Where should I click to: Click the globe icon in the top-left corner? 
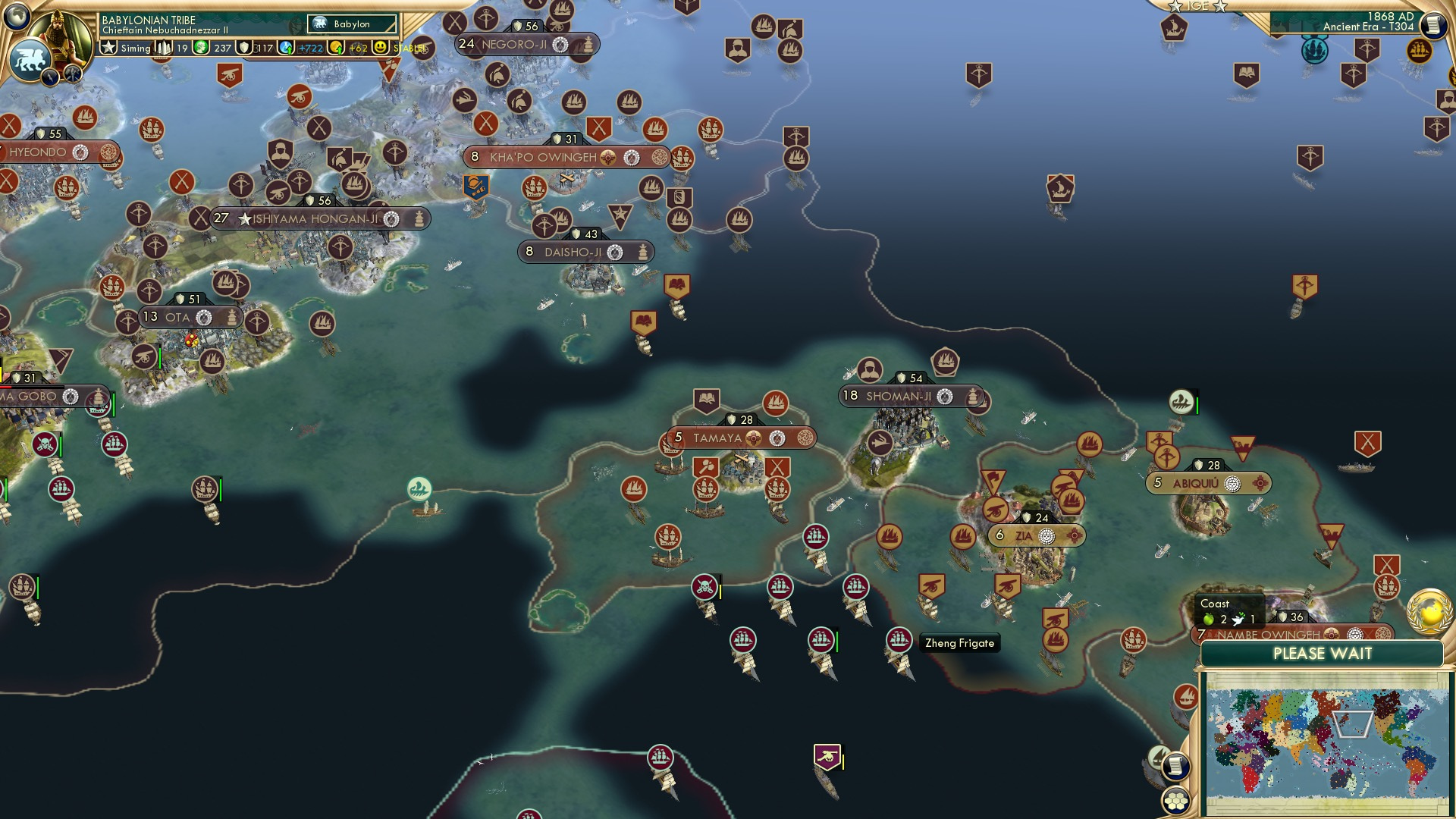[x=16, y=16]
